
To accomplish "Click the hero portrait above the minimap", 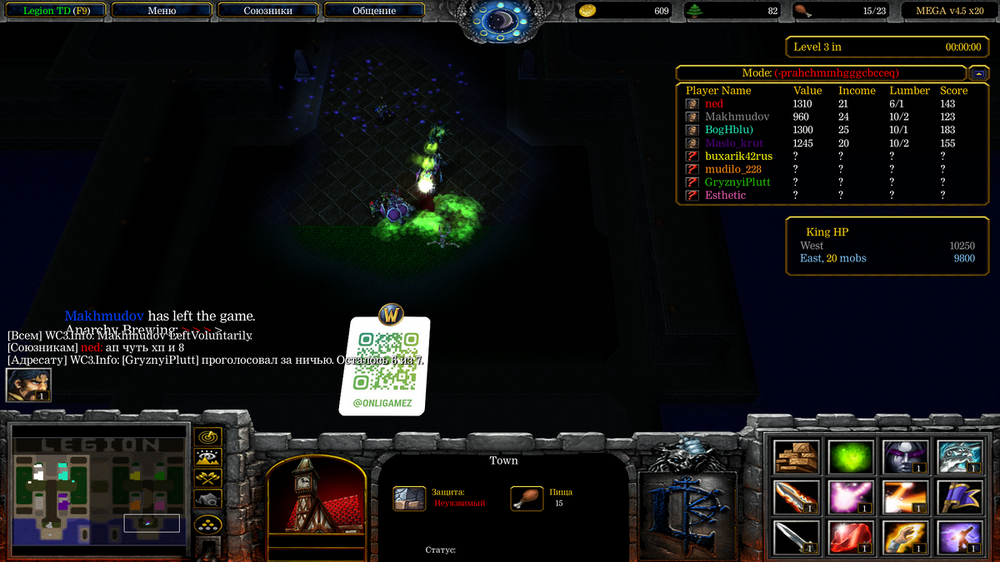I will pyautogui.click(x=28, y=386).
